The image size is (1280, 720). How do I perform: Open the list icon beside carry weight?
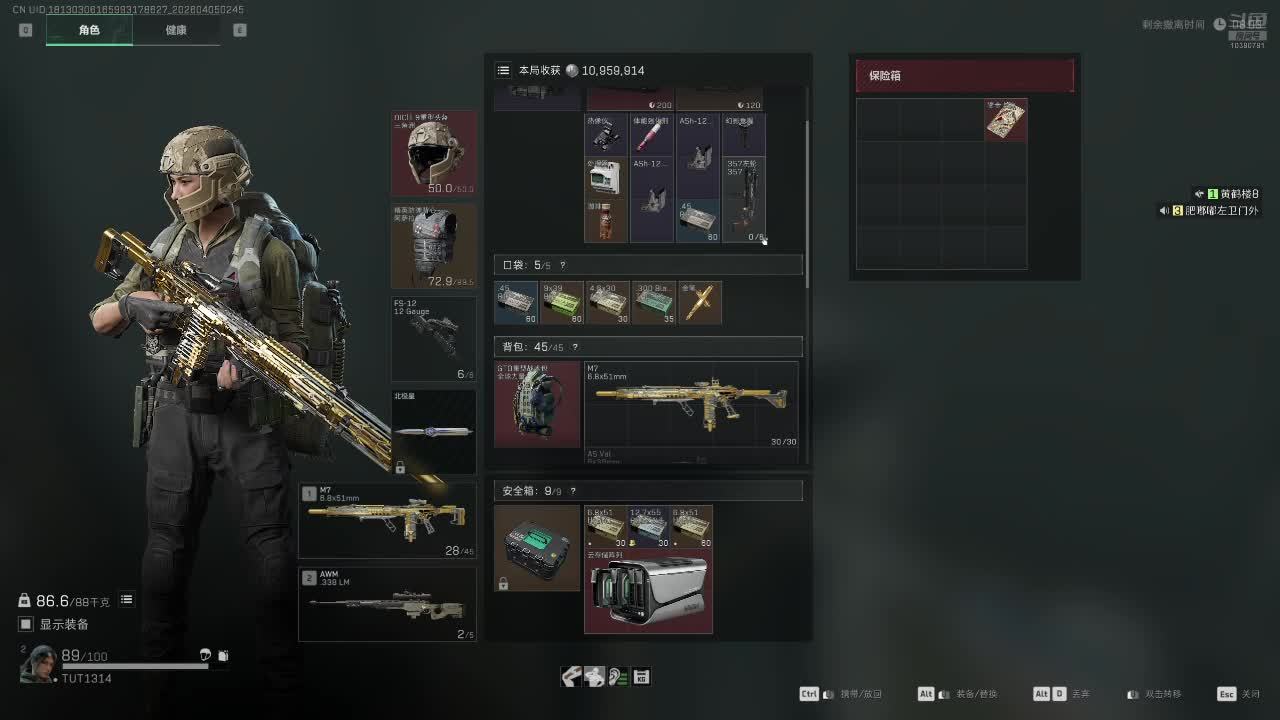(x=127, y=600)
